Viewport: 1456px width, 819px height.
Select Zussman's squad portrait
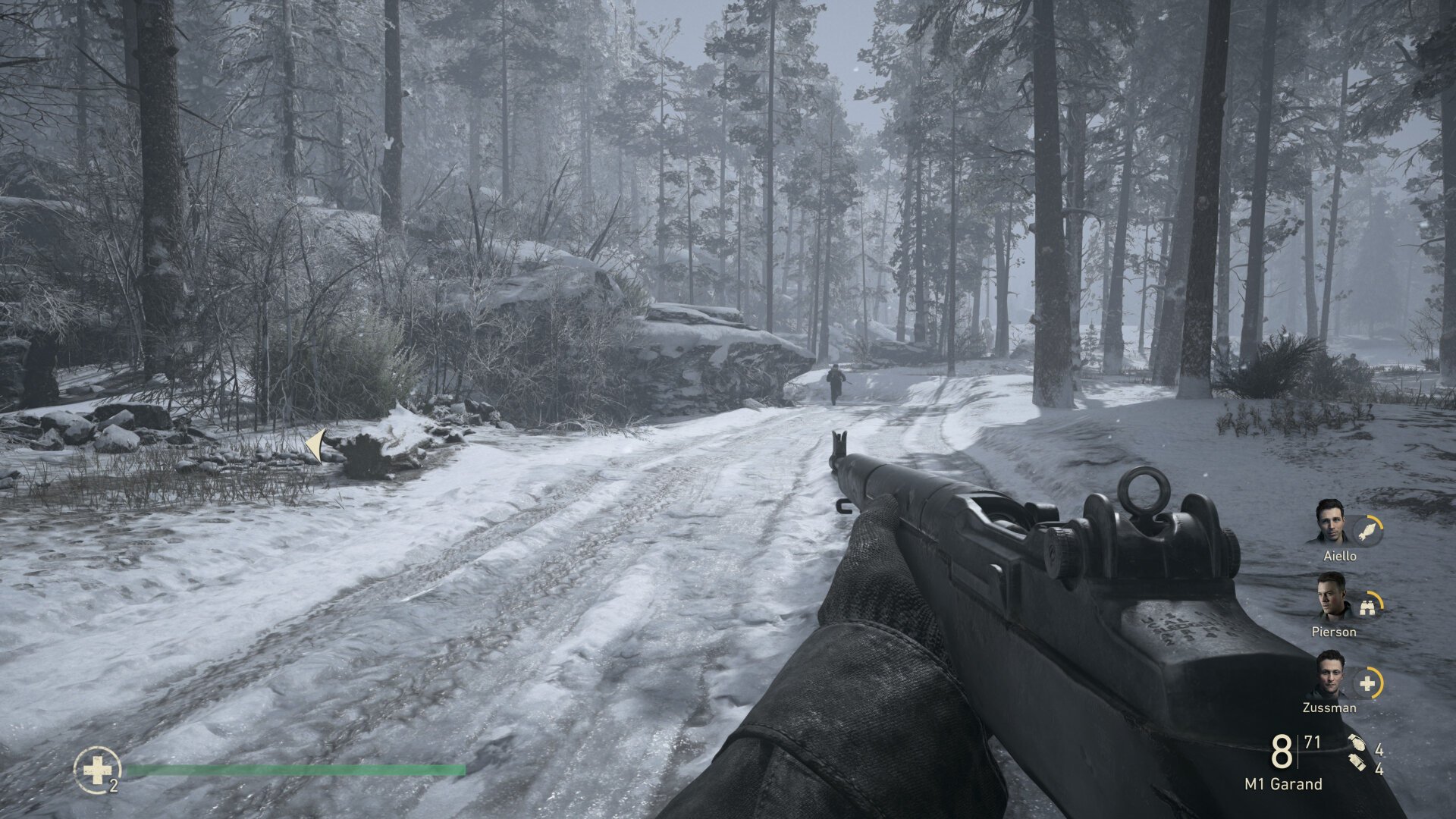[1329, 674]
